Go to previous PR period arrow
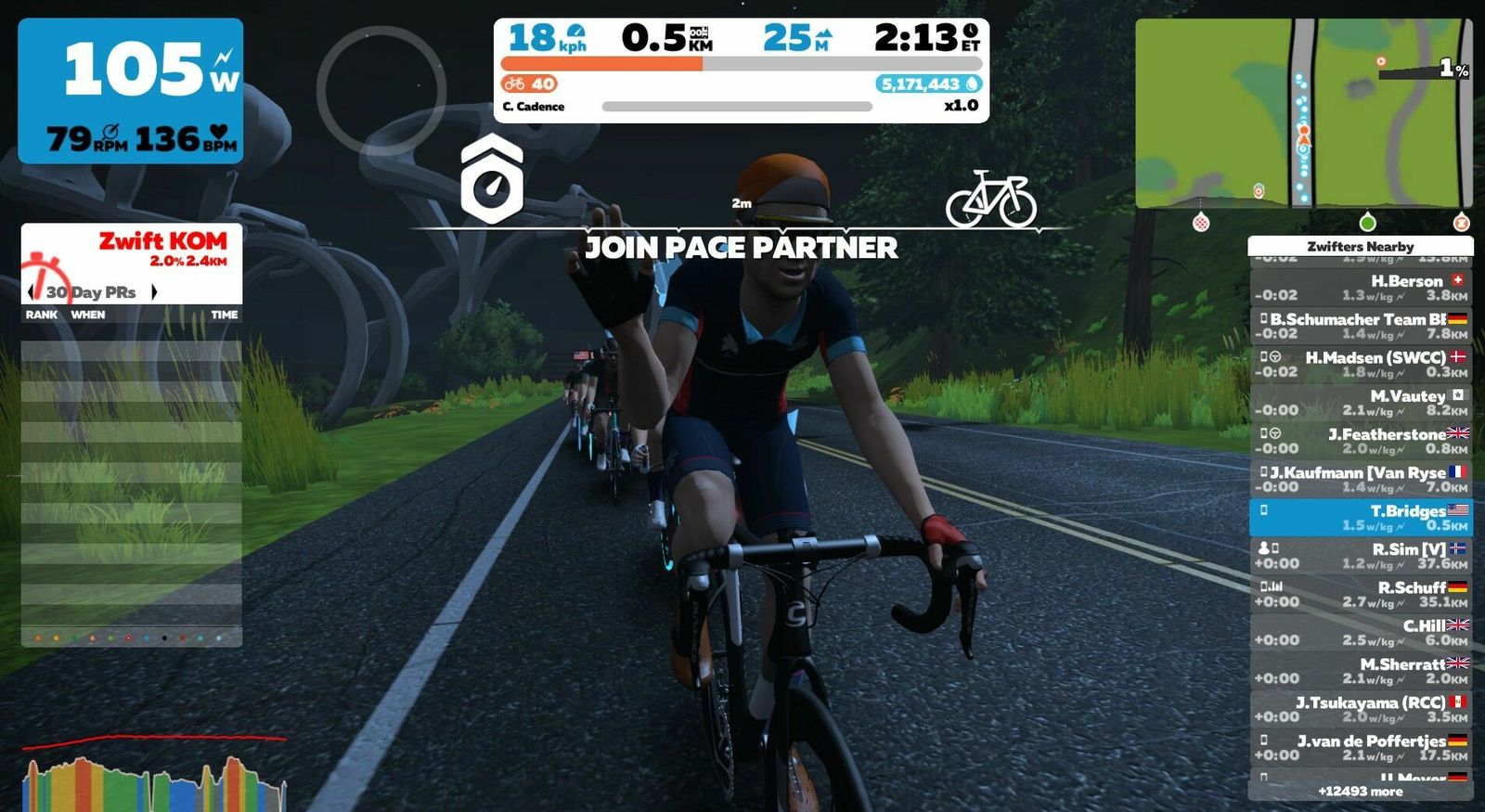Screen dimensions: 1485x812 pos(32,292)
